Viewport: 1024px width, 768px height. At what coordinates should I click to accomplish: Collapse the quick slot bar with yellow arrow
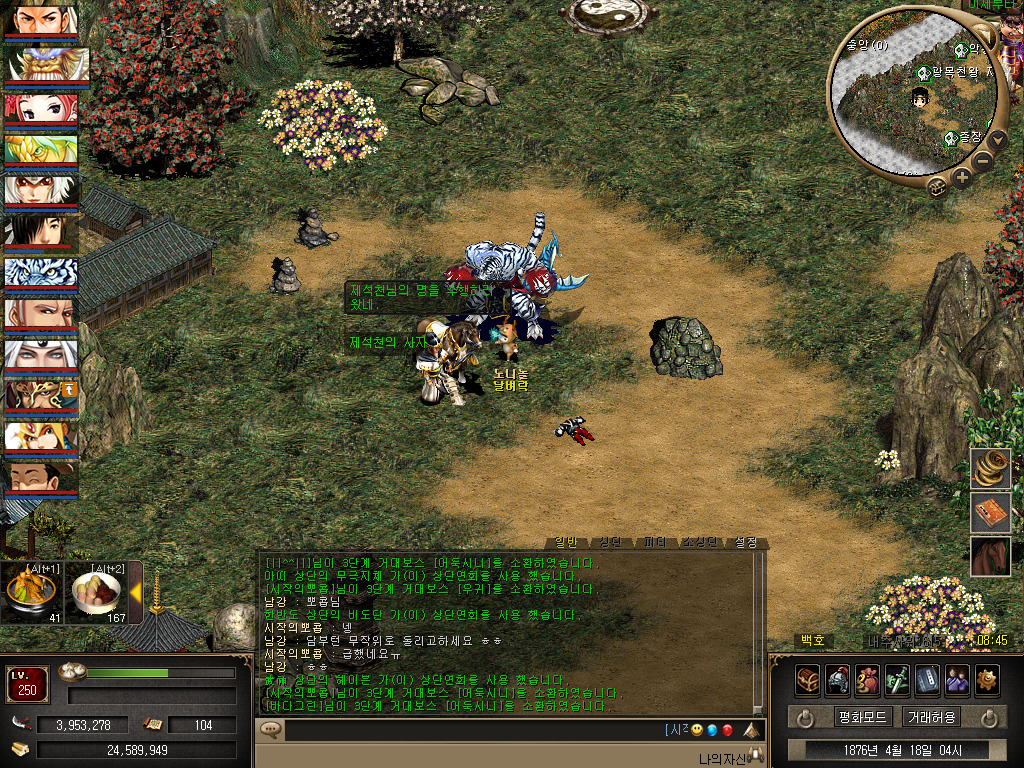click(x=136, y=593)
